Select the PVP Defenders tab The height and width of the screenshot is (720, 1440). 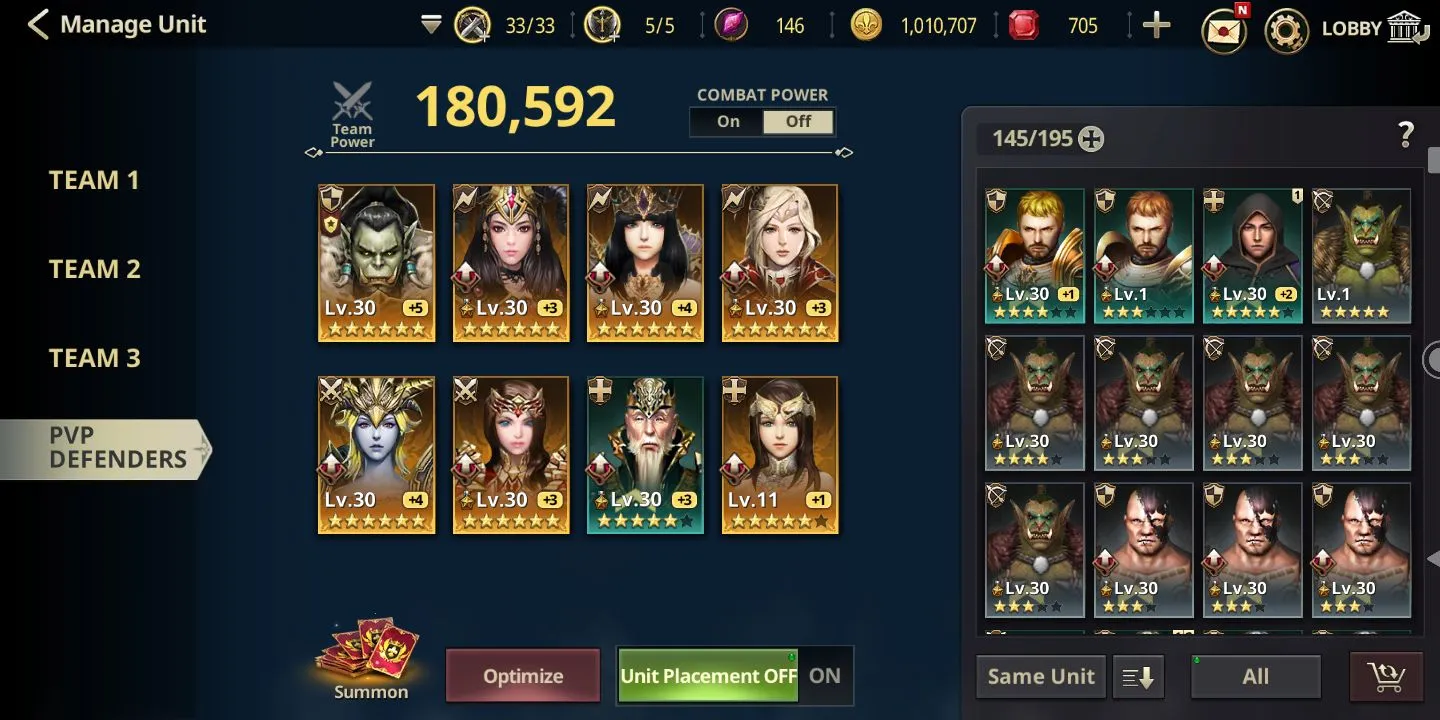(117, 448)
